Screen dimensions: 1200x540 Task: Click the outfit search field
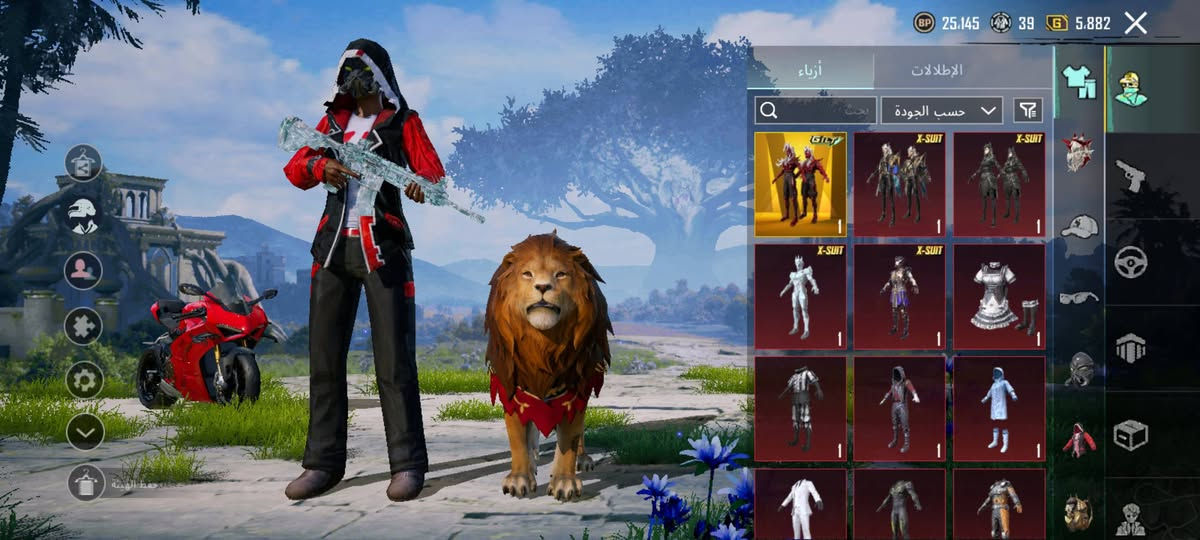tap(816, 110)
